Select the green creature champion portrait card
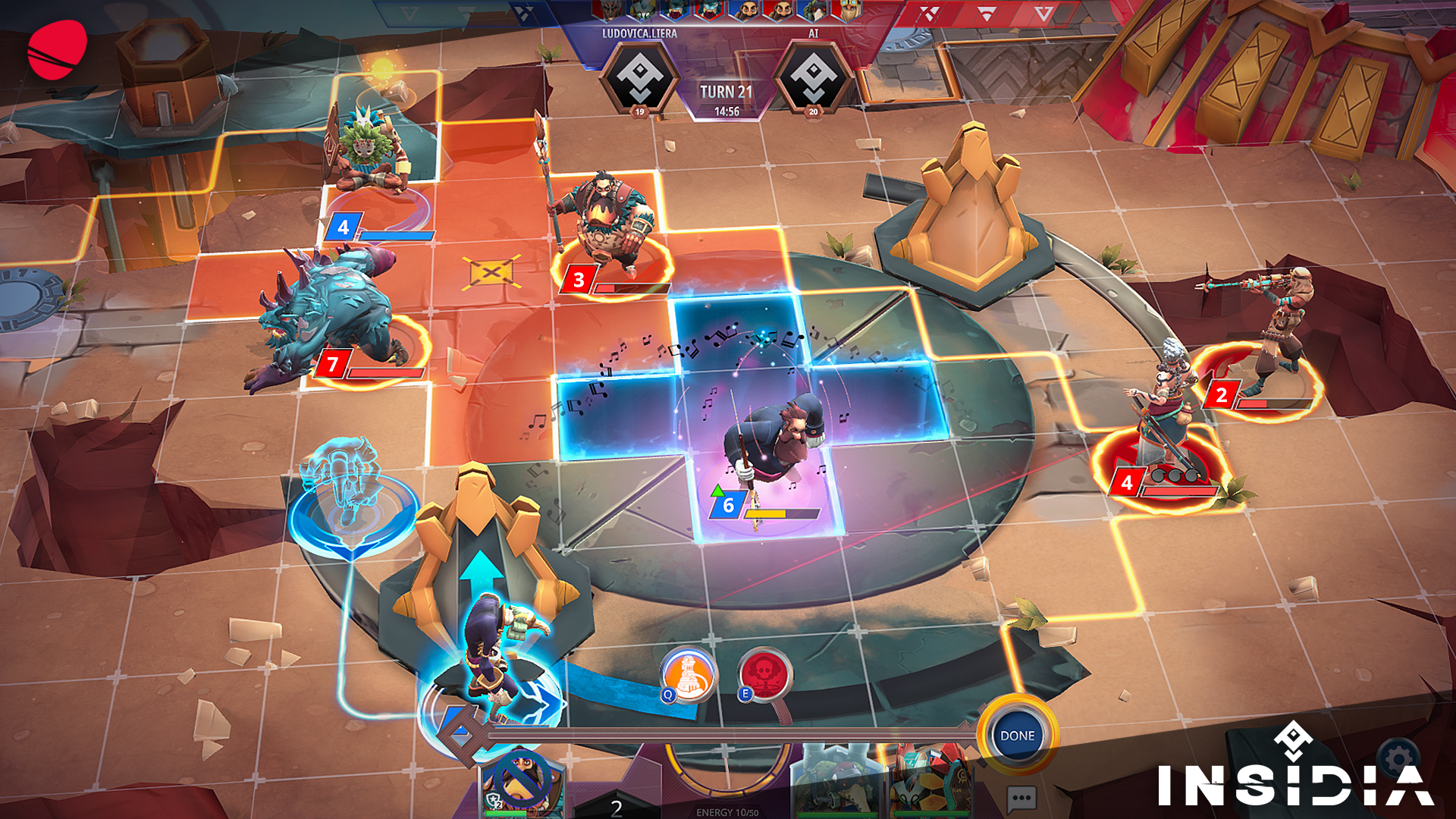Viewport: 1456px width, 819px height. click(x=838, y=785)
